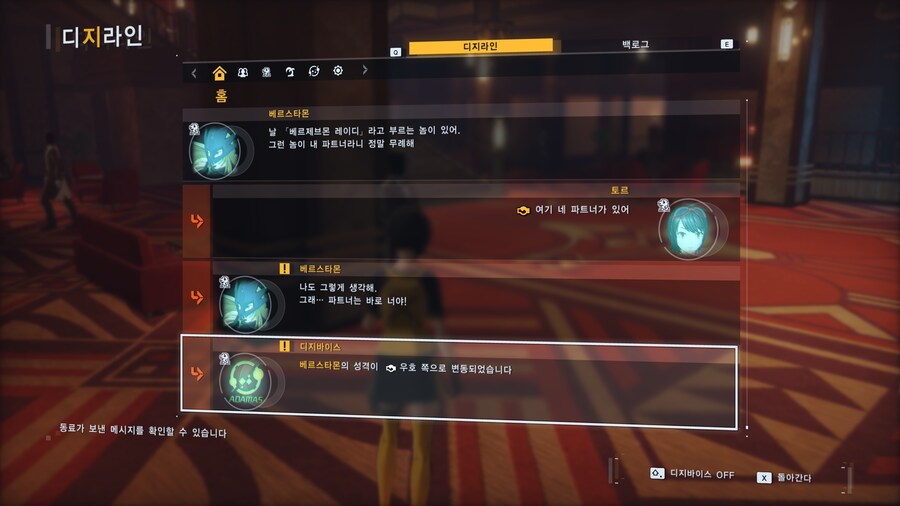
Task: Select the 디지바이스 personality change message
Action: point(460,375)
